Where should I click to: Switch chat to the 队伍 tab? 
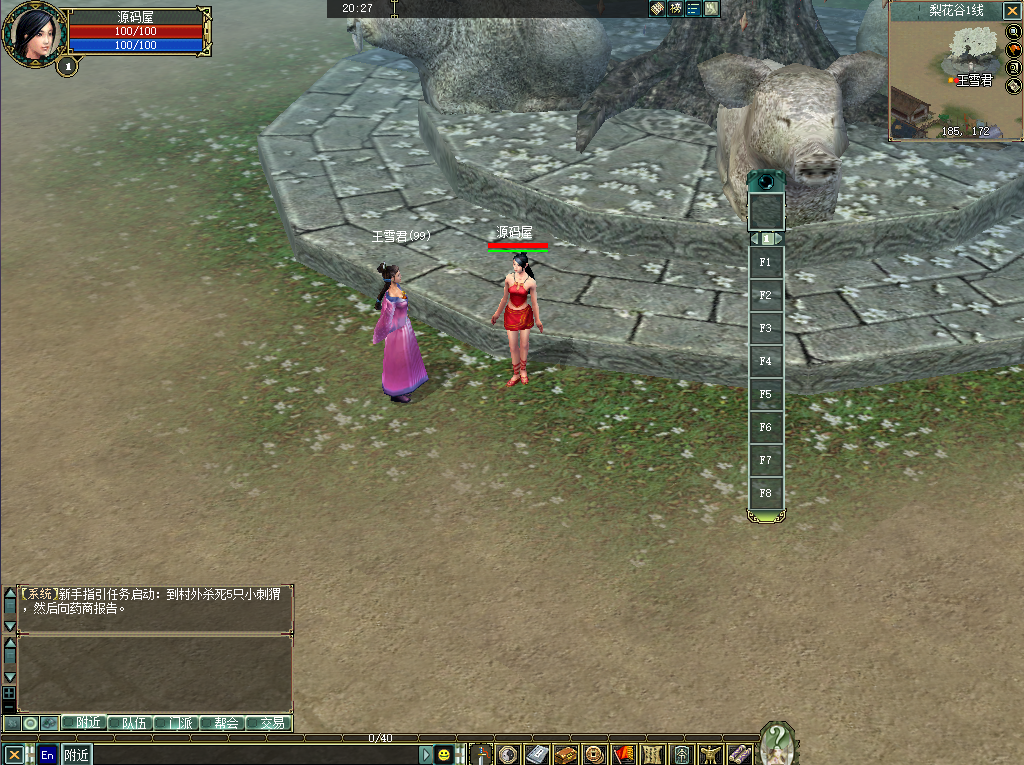133,723
